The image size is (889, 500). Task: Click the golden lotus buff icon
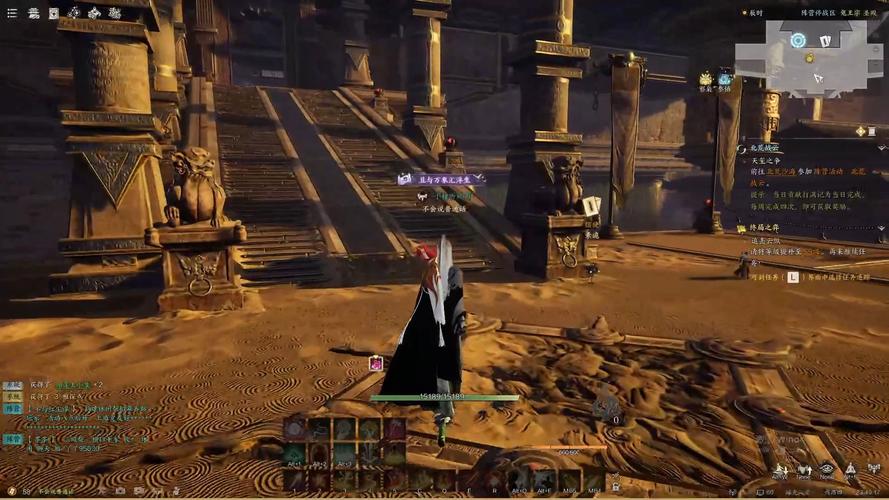706,79
